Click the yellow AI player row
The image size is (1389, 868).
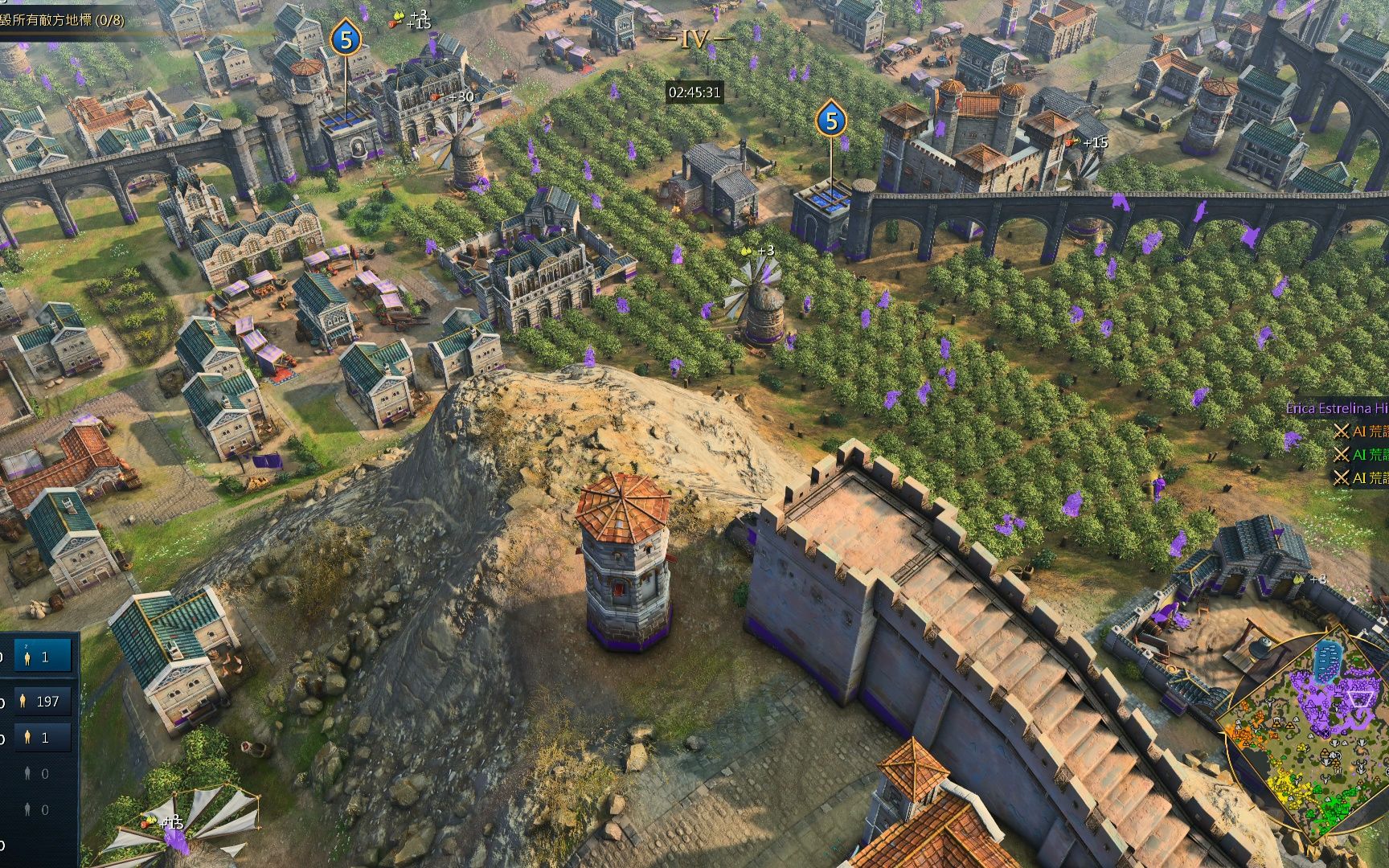point(1362,477)
